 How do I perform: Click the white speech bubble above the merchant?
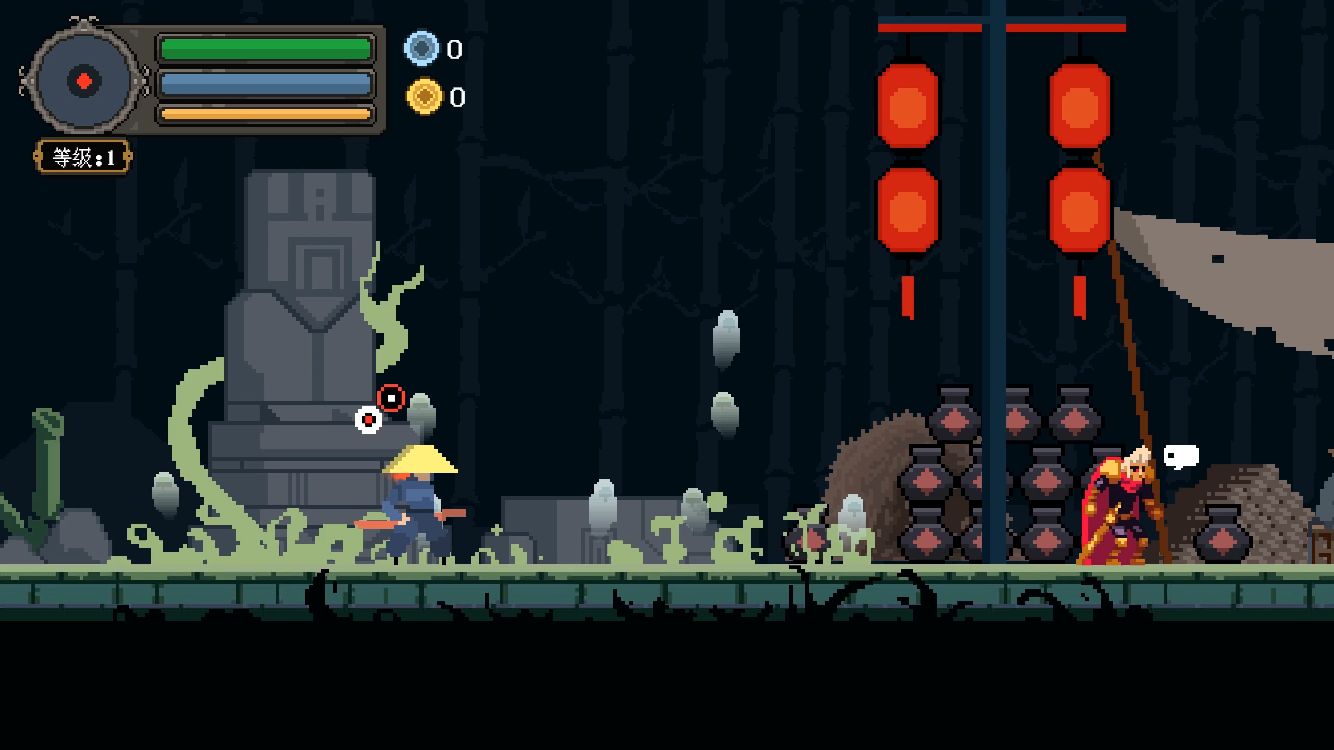click(1181, 457)
